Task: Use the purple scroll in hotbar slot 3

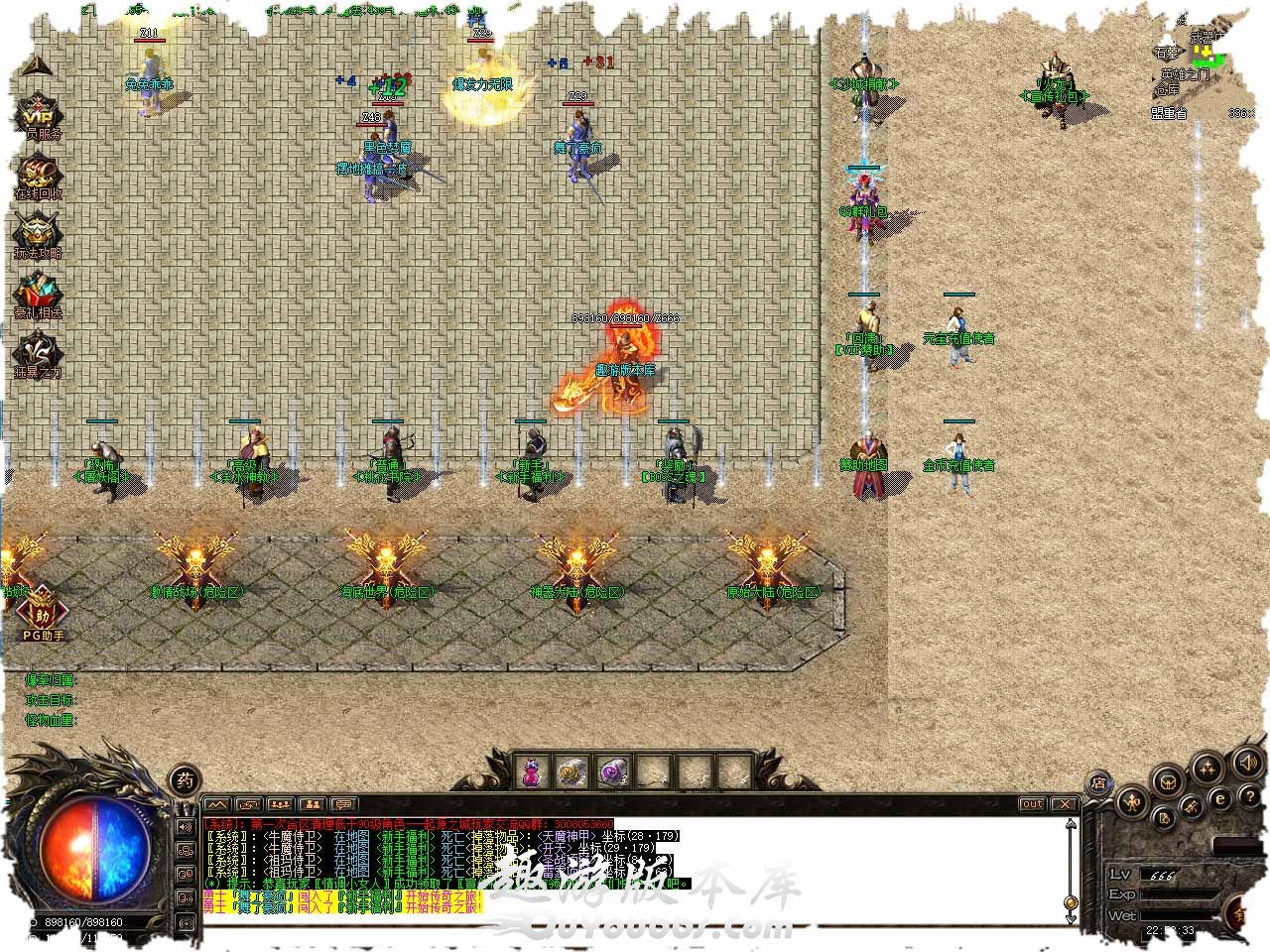Action: pos(611,772)
